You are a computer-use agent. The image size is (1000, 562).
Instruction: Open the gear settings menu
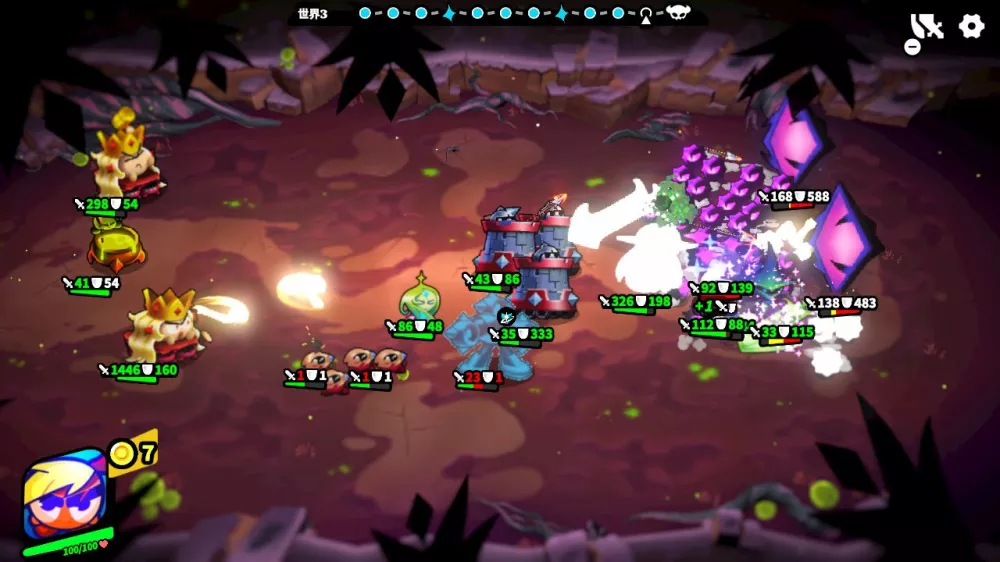(x=971, y=27)
